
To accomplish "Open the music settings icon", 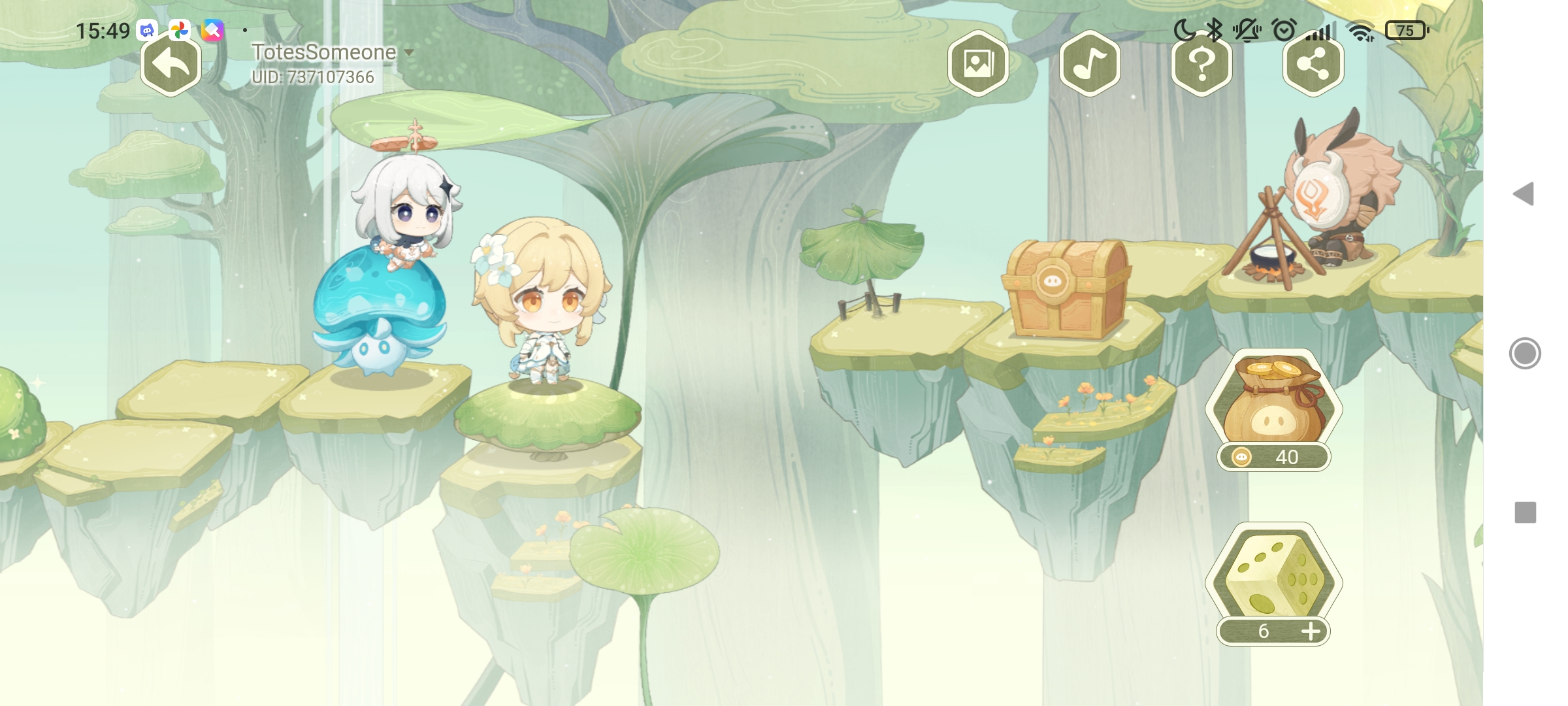I will point(1089,65).
